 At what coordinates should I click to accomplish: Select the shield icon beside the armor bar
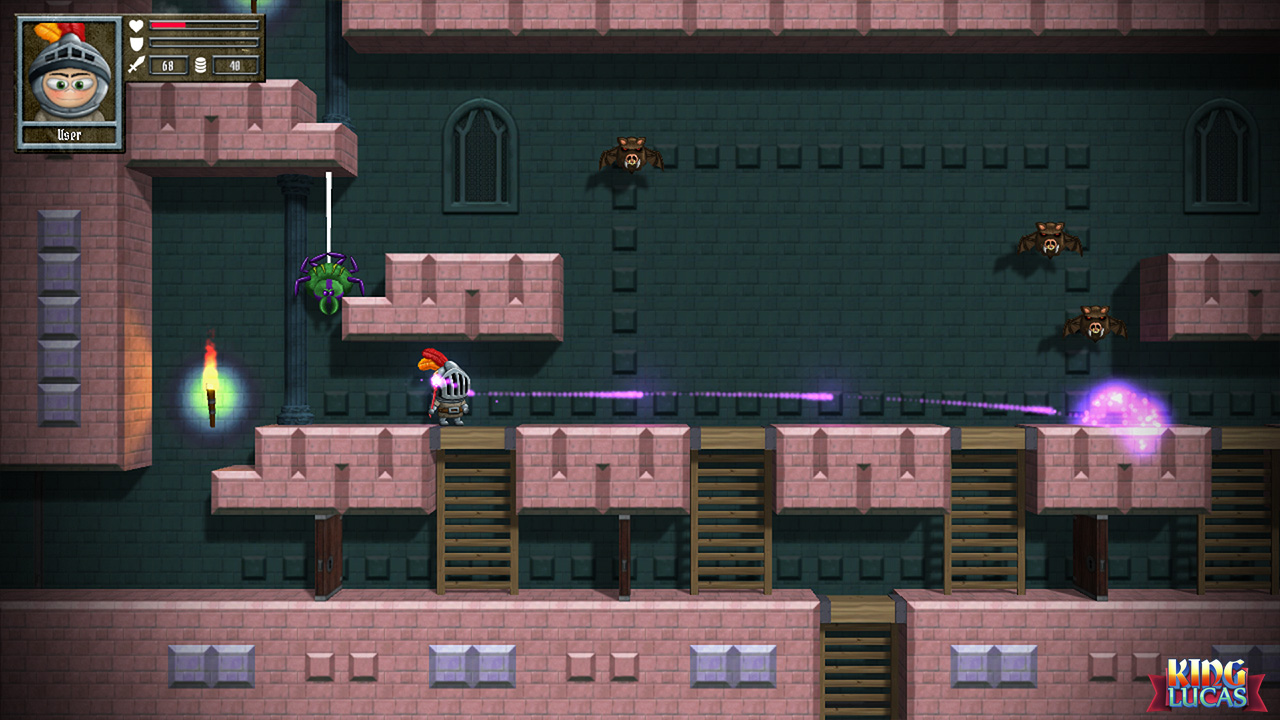coord(137,41)
